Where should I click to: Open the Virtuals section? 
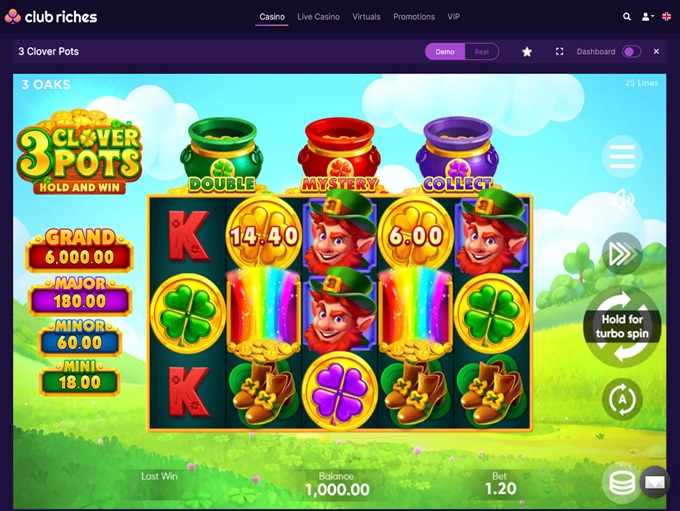coord(366,17)
